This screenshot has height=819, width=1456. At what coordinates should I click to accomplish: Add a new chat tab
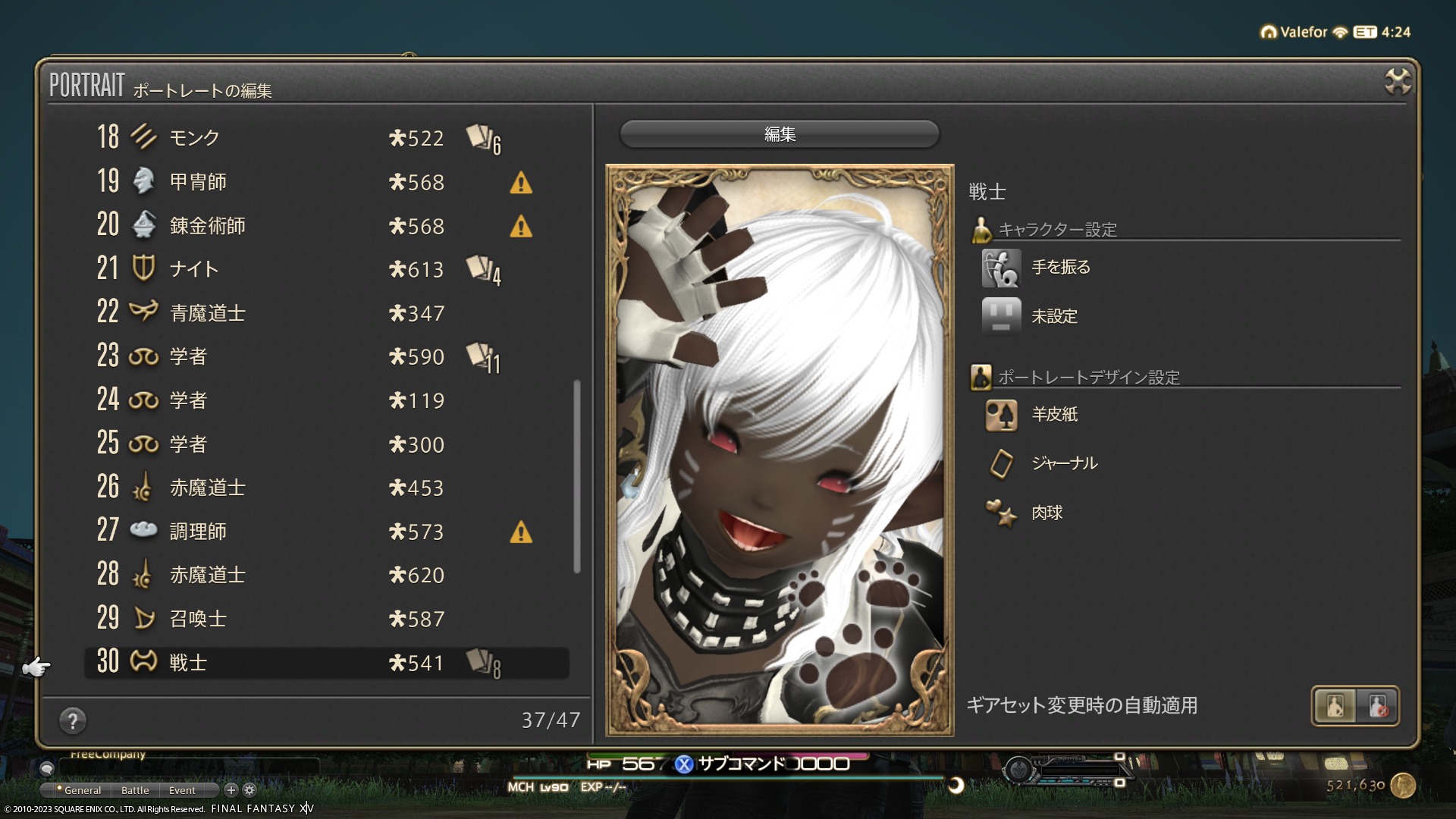tap(231, 790)
